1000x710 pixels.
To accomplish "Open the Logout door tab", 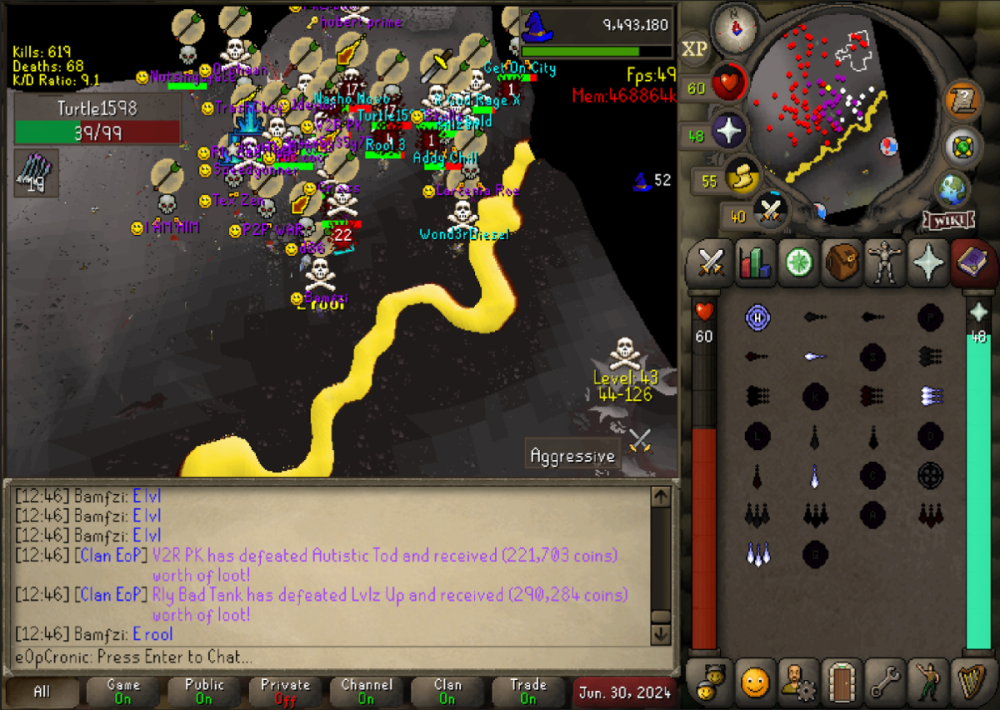I will [842, 682].
